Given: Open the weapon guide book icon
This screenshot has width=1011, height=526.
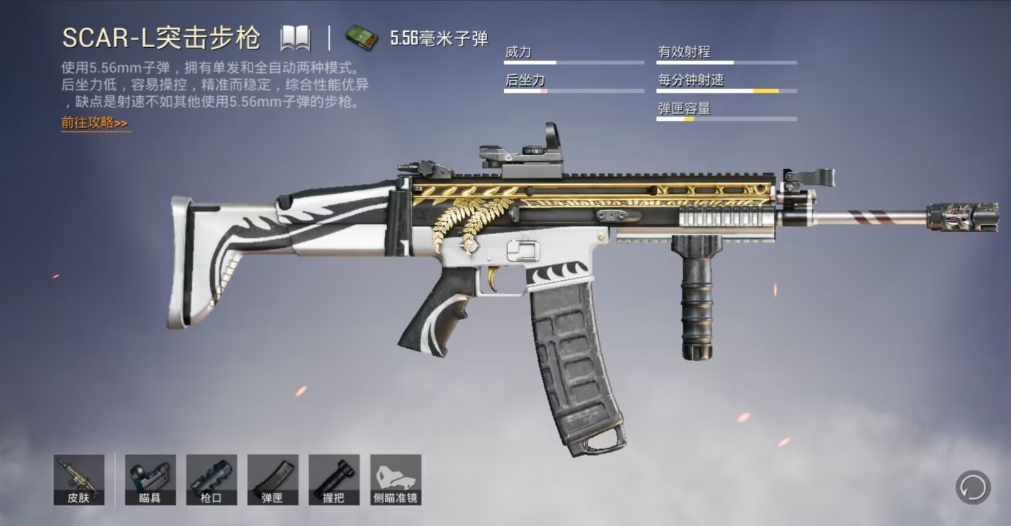Looking at the screenshot, I should pos(295,38).
